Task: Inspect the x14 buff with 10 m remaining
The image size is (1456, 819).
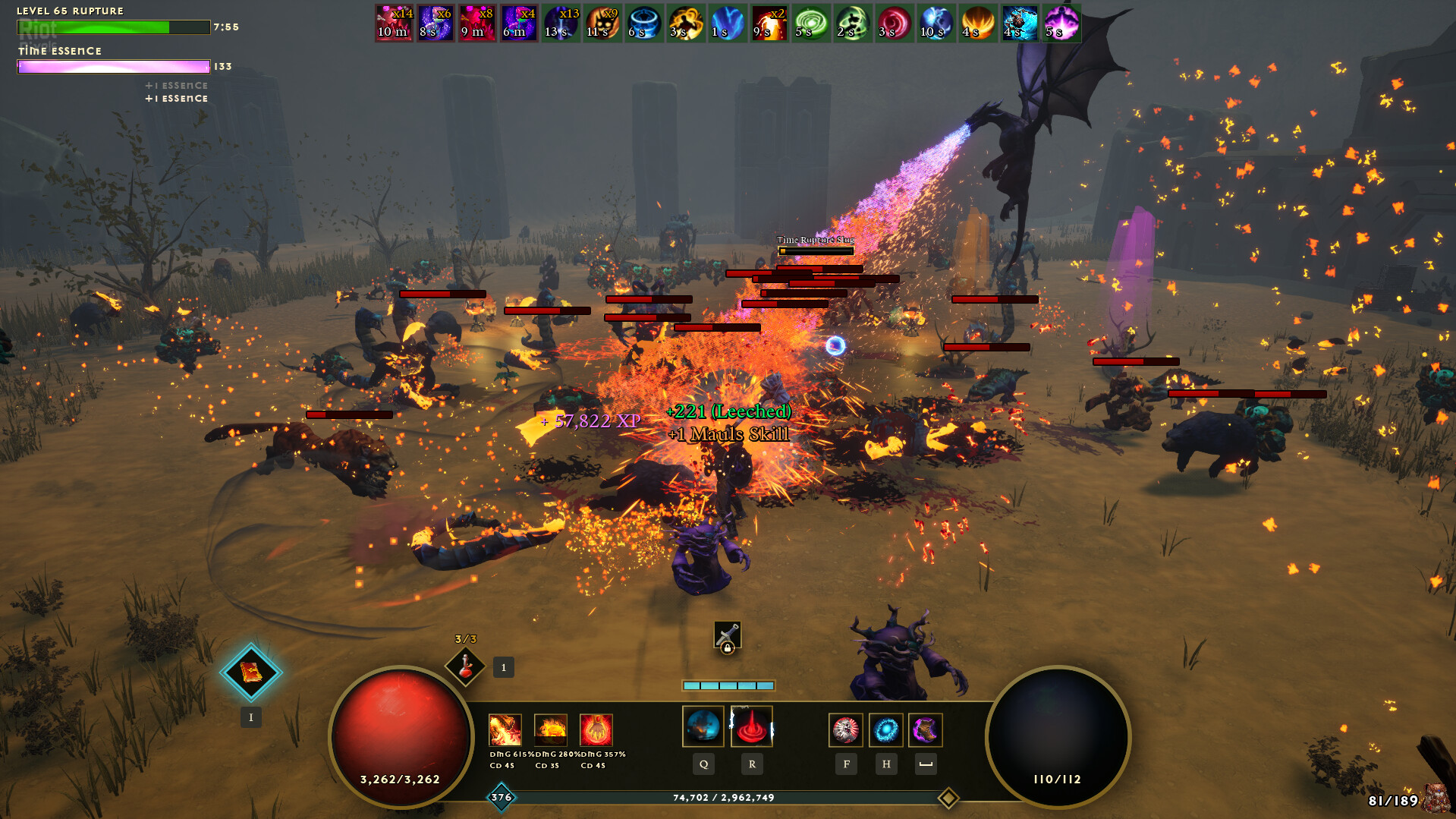Action: pyautogui.click(x=395, y=23)
